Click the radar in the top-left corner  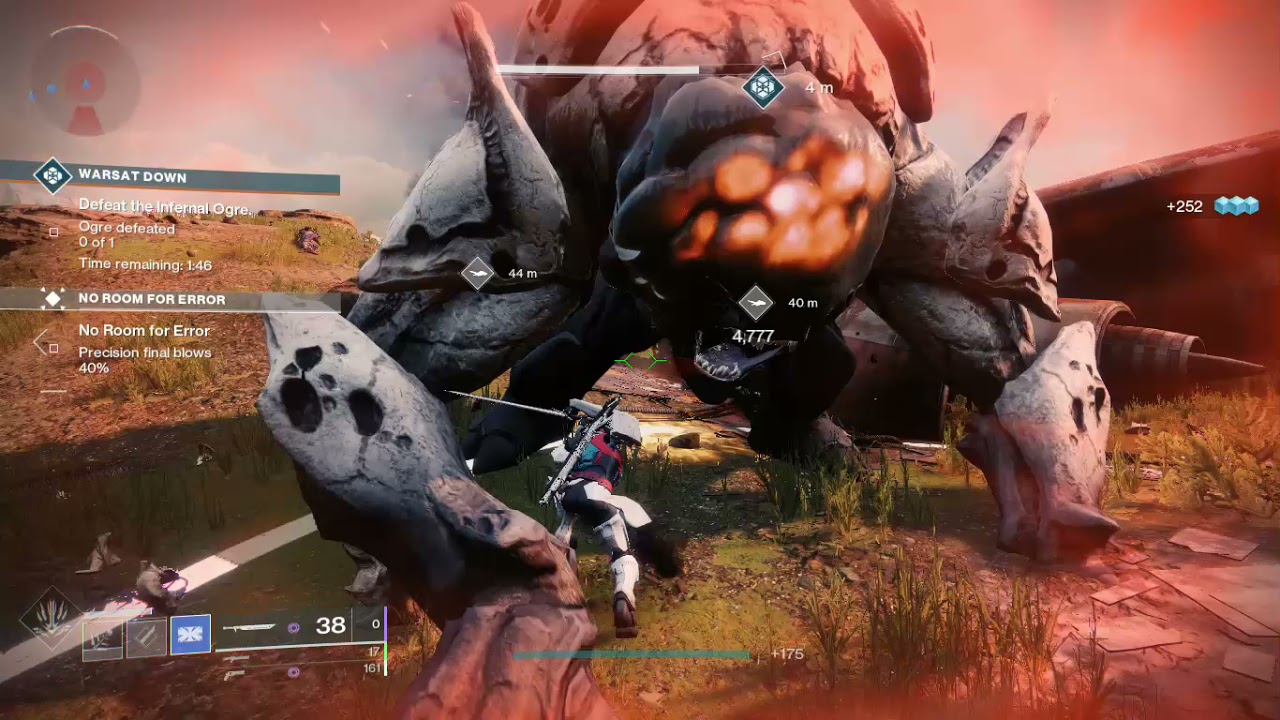pyautogui.click(x=84, y=81)
